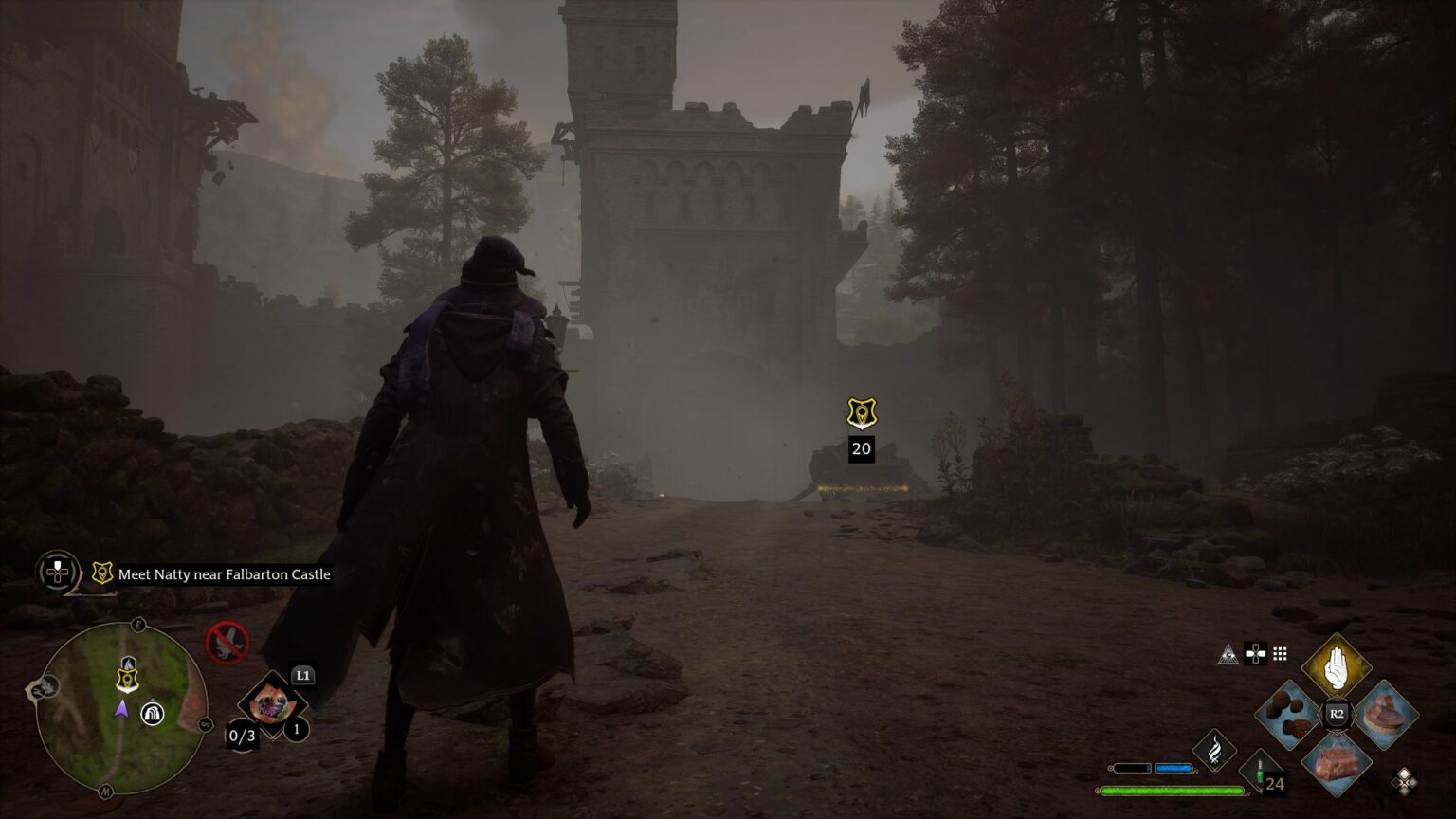Click the green health bar
The image size is (1456, 819).
1170,790
